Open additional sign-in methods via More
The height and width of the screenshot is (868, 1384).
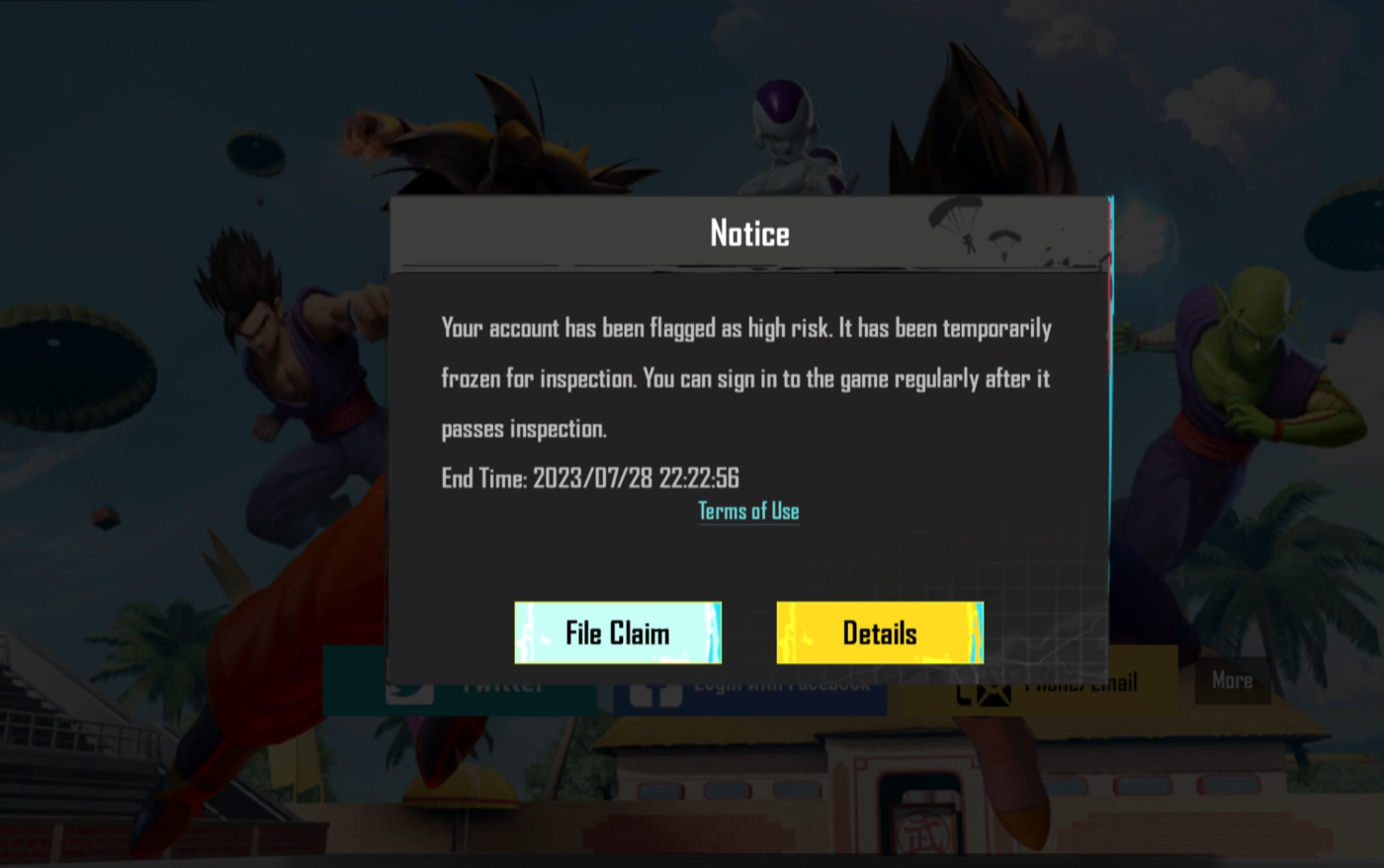(x=1233, y=680)
